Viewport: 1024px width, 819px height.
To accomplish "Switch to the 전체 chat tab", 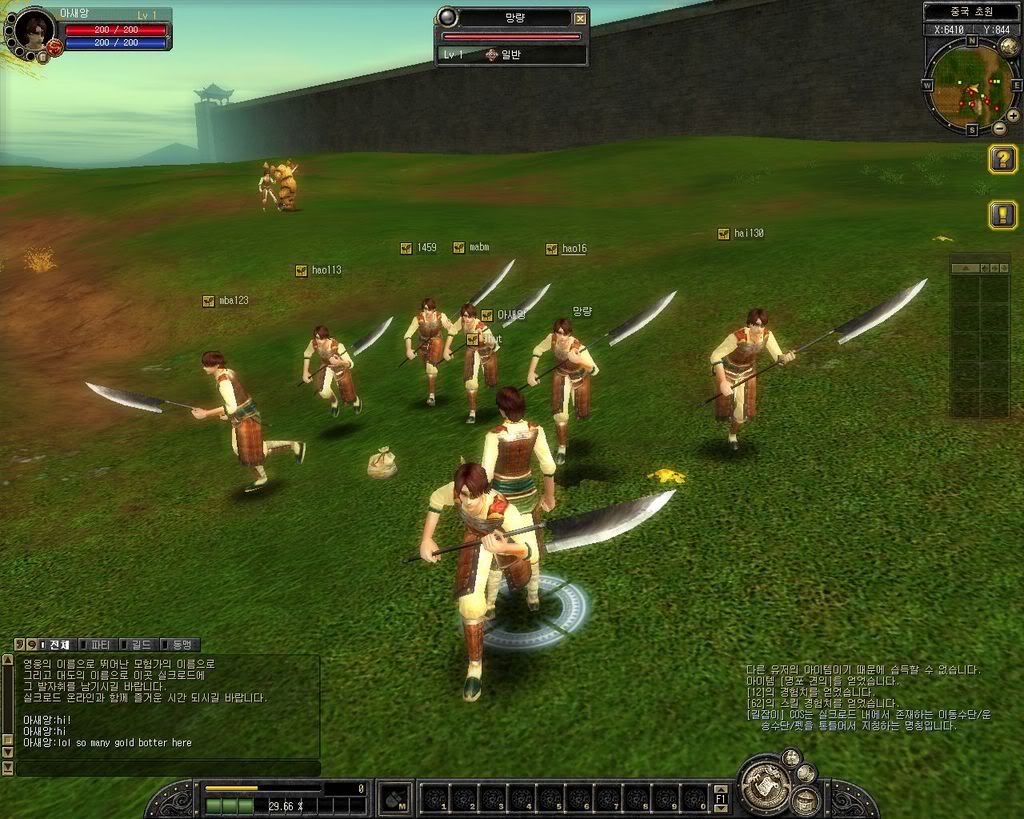I will tap(56, 645).
